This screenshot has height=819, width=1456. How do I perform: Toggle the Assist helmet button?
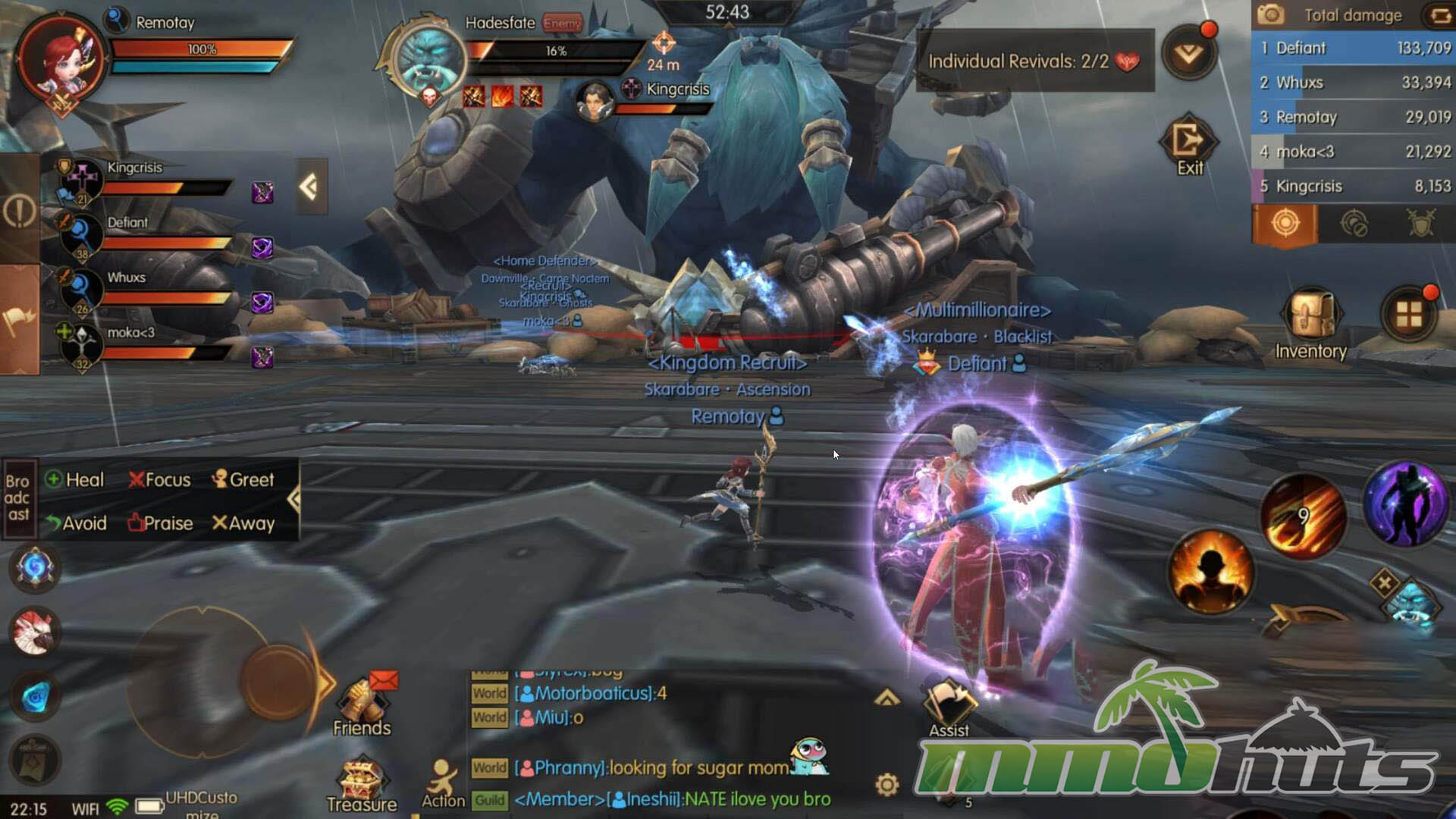click(x=949, y=705)
